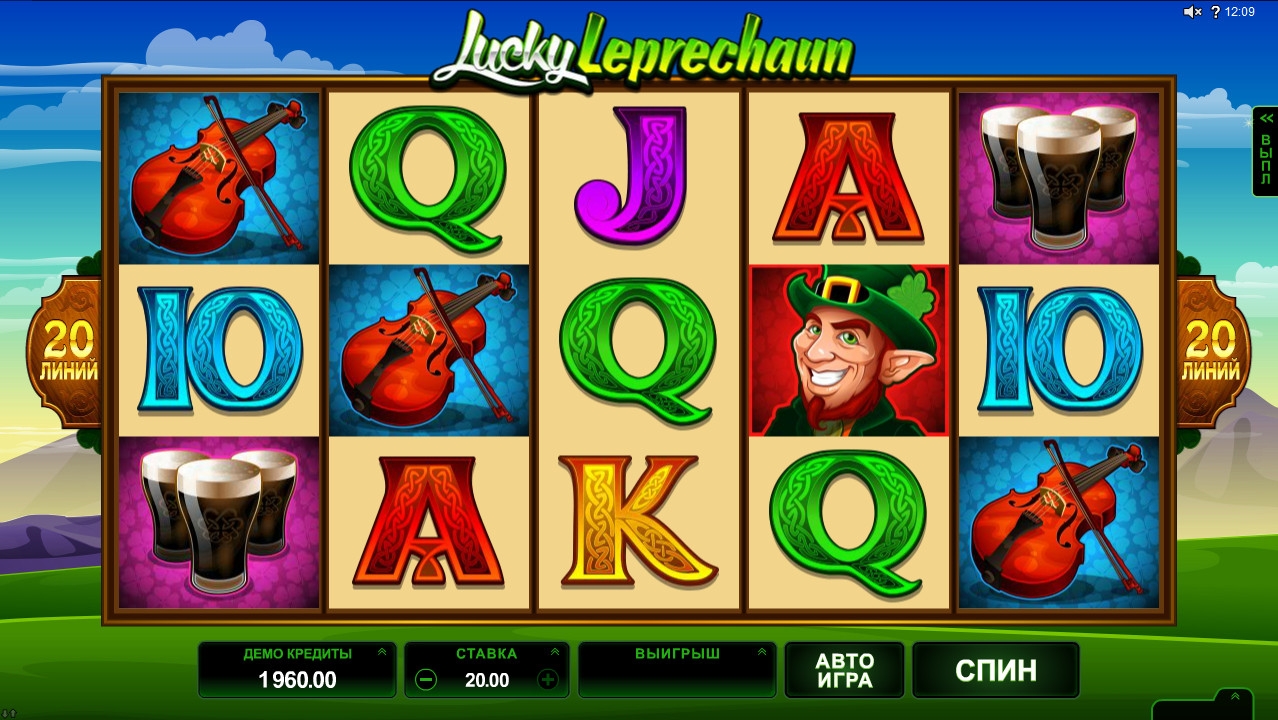The image size is (1278, 720).
Task: Toggle the muted sound speaker icon
Action: (1192, 12)
